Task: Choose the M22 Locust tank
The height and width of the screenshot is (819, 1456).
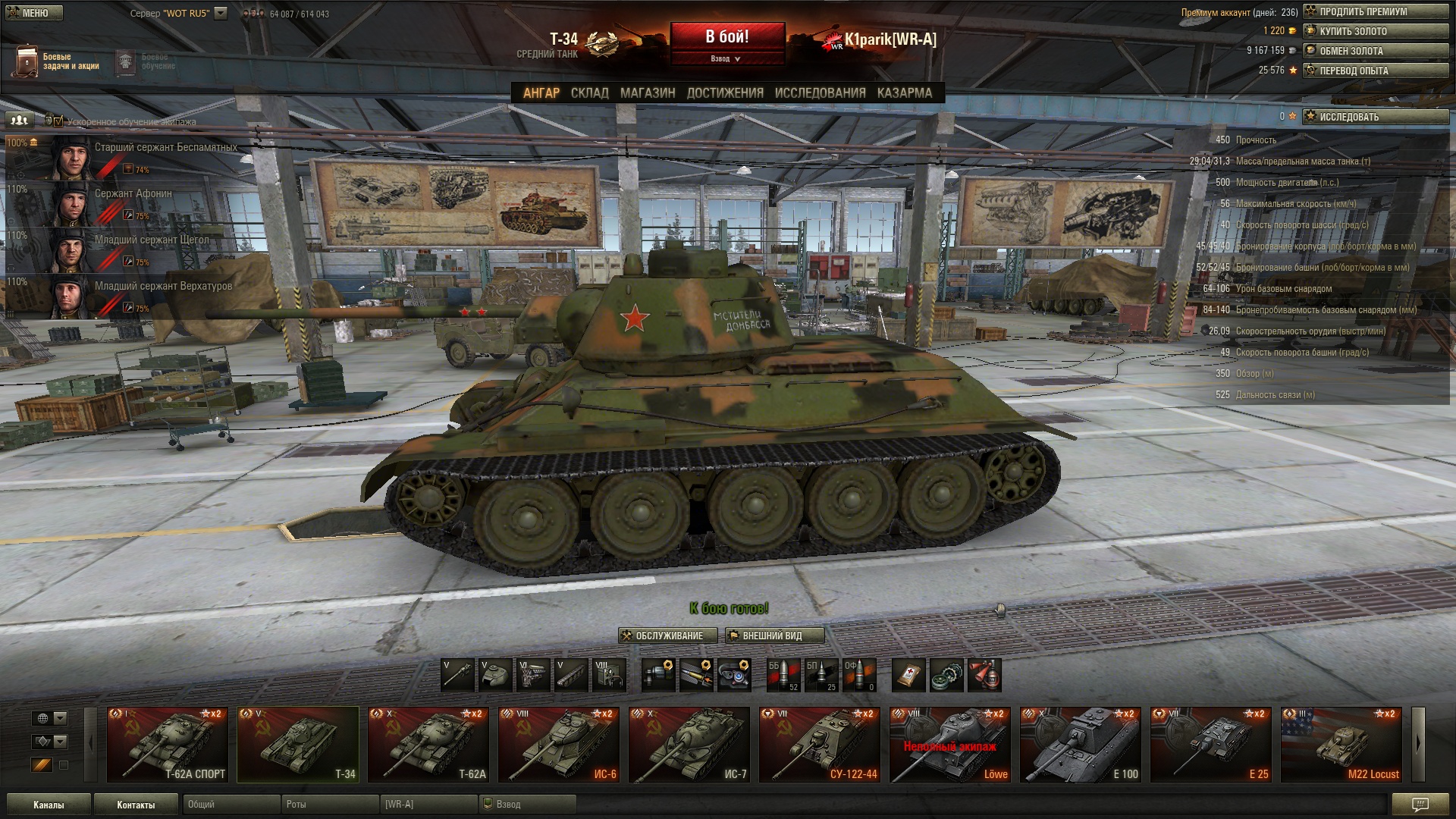Action: coord(1341,745)
